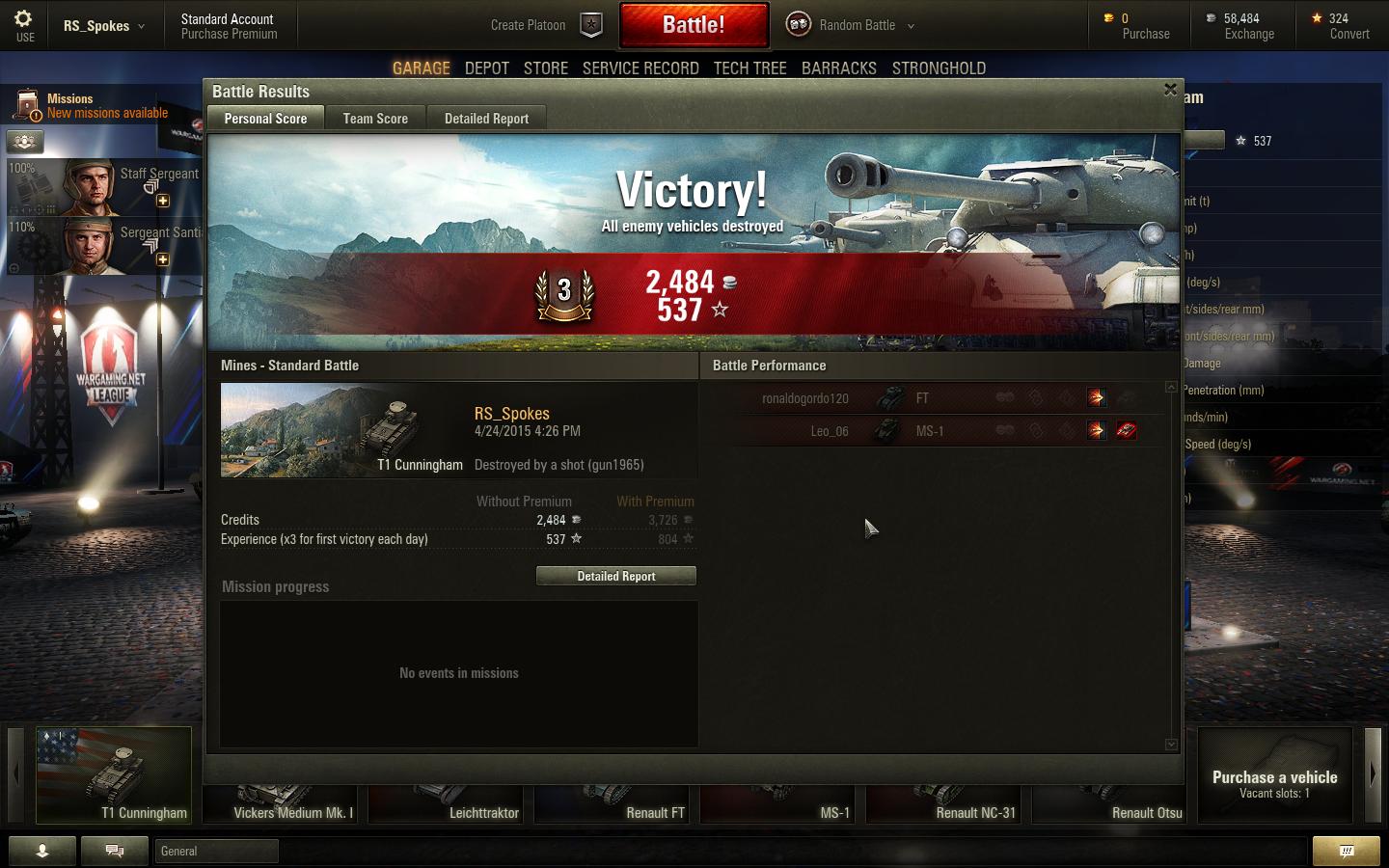The width and height of the screenshot is (1389, 868).
Task: Select the Personal Score tab
Action: pos(265,119)
